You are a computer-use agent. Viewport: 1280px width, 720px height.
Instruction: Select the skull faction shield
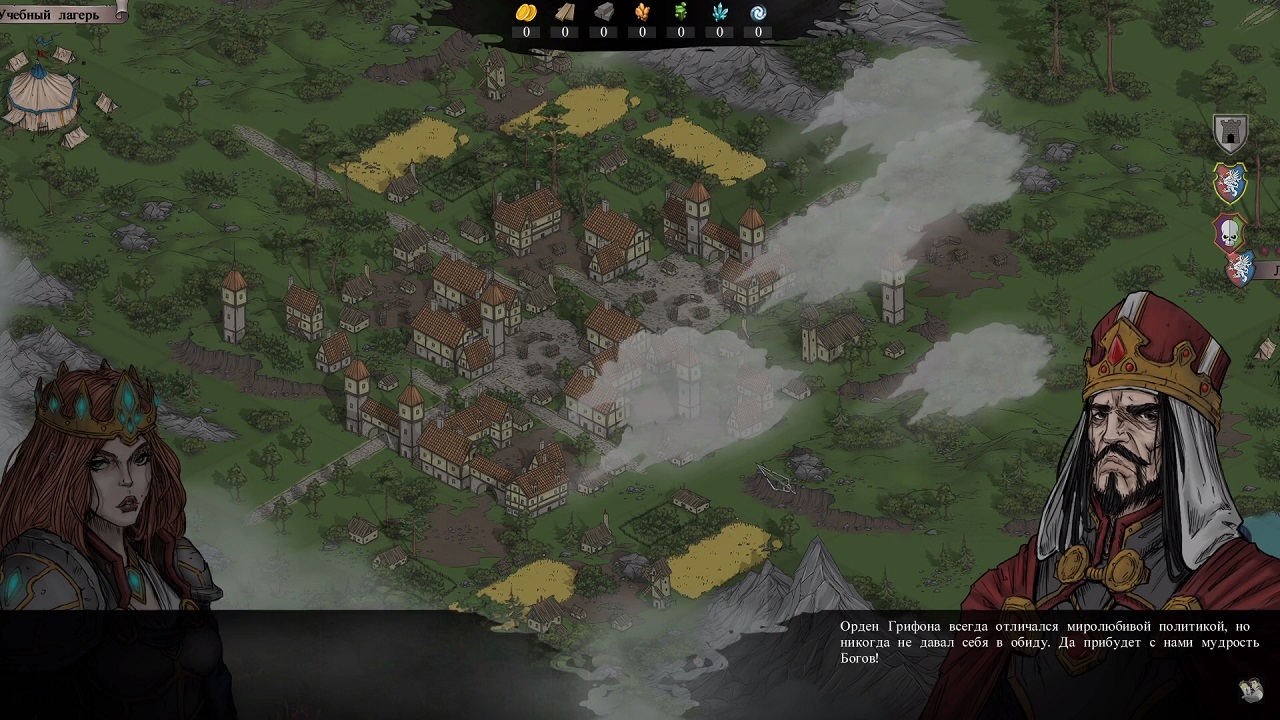pyautogui.click(x=1229, y=232)
